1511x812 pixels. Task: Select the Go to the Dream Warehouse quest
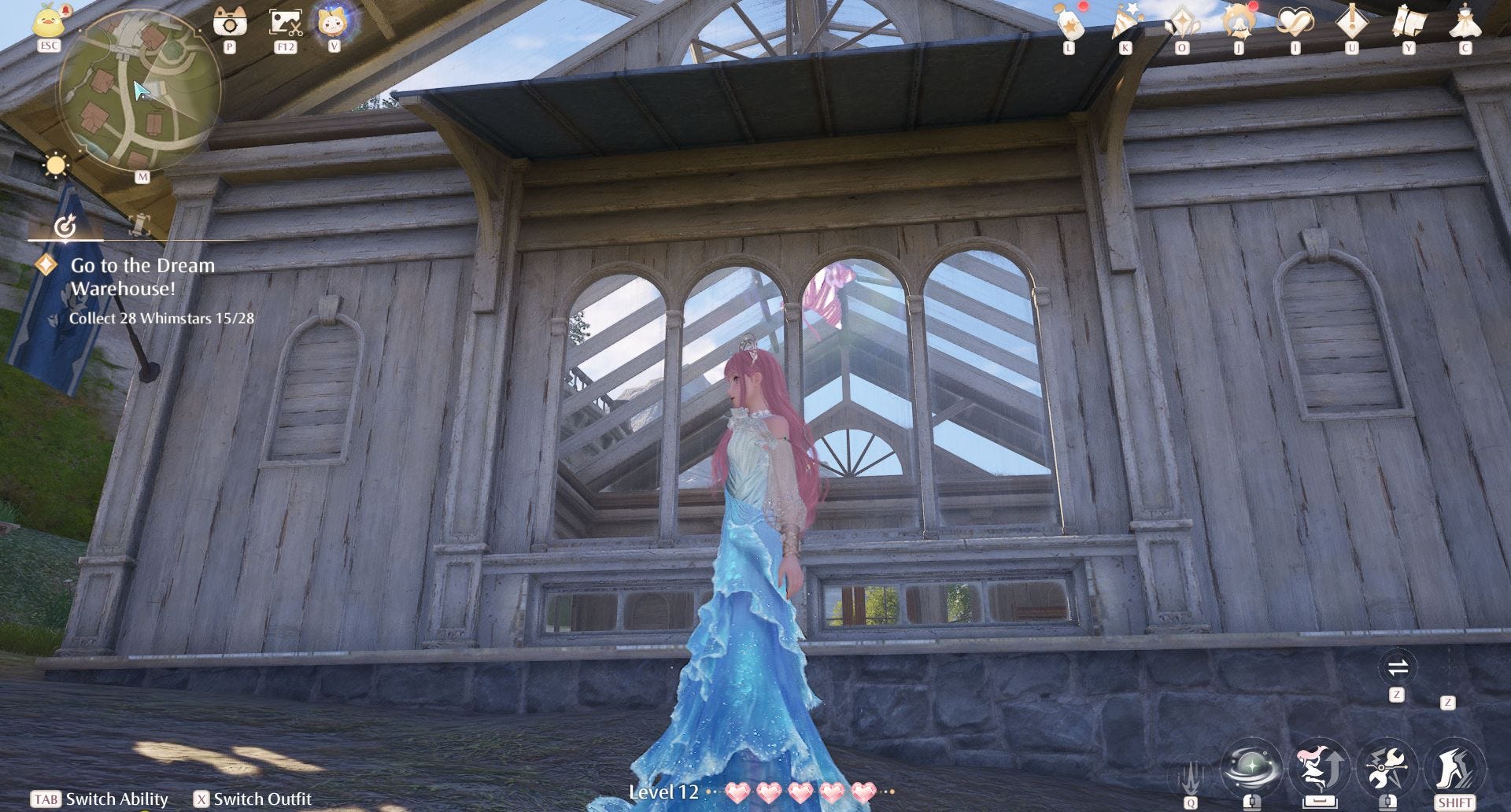142,277
